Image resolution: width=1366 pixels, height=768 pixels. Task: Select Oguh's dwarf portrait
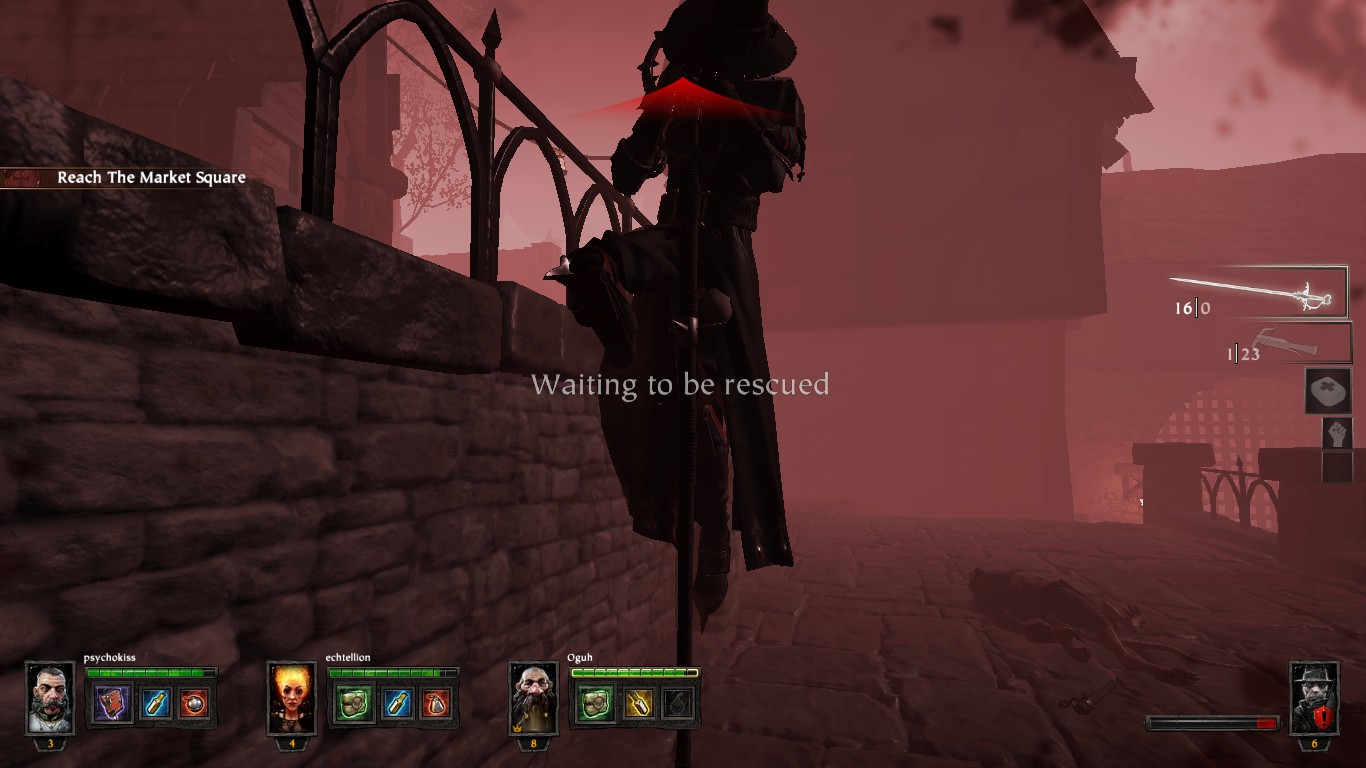point(534,698)
